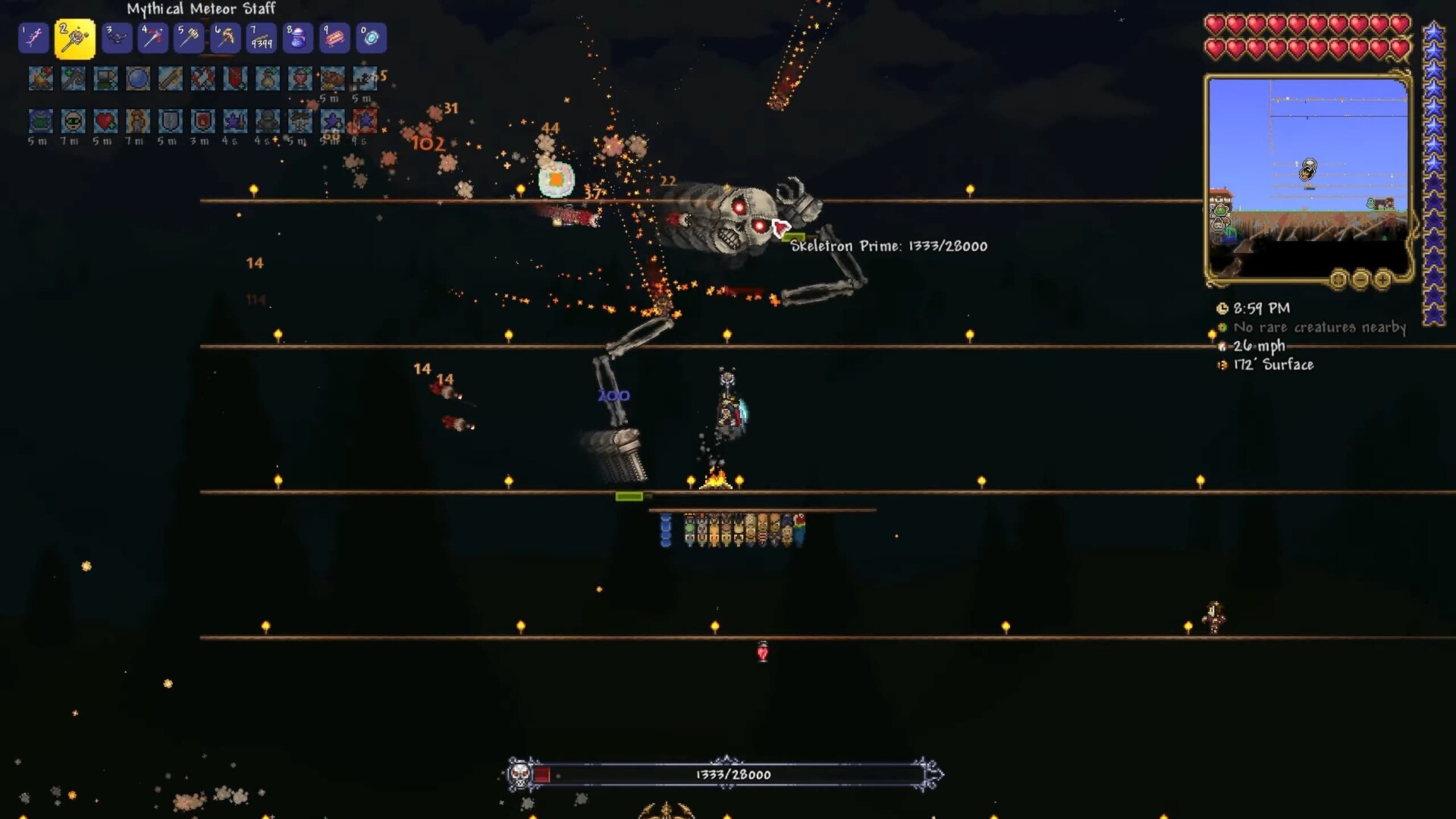
Task: Zoom in the minimap with plus button
Action: pyautogui.click(x=1383, y=280)
